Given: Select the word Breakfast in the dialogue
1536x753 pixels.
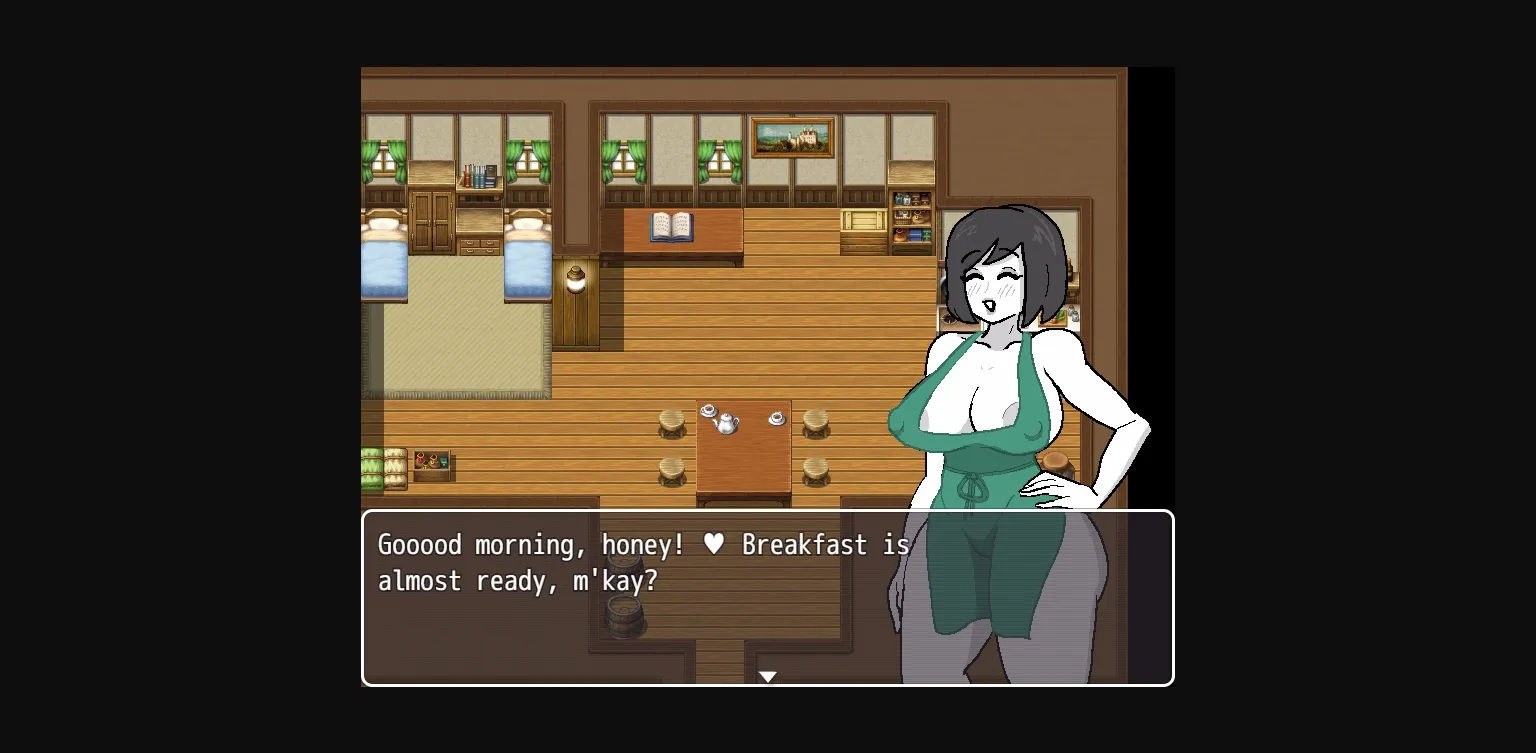Looking at the screenshot, I should [805, 545].
